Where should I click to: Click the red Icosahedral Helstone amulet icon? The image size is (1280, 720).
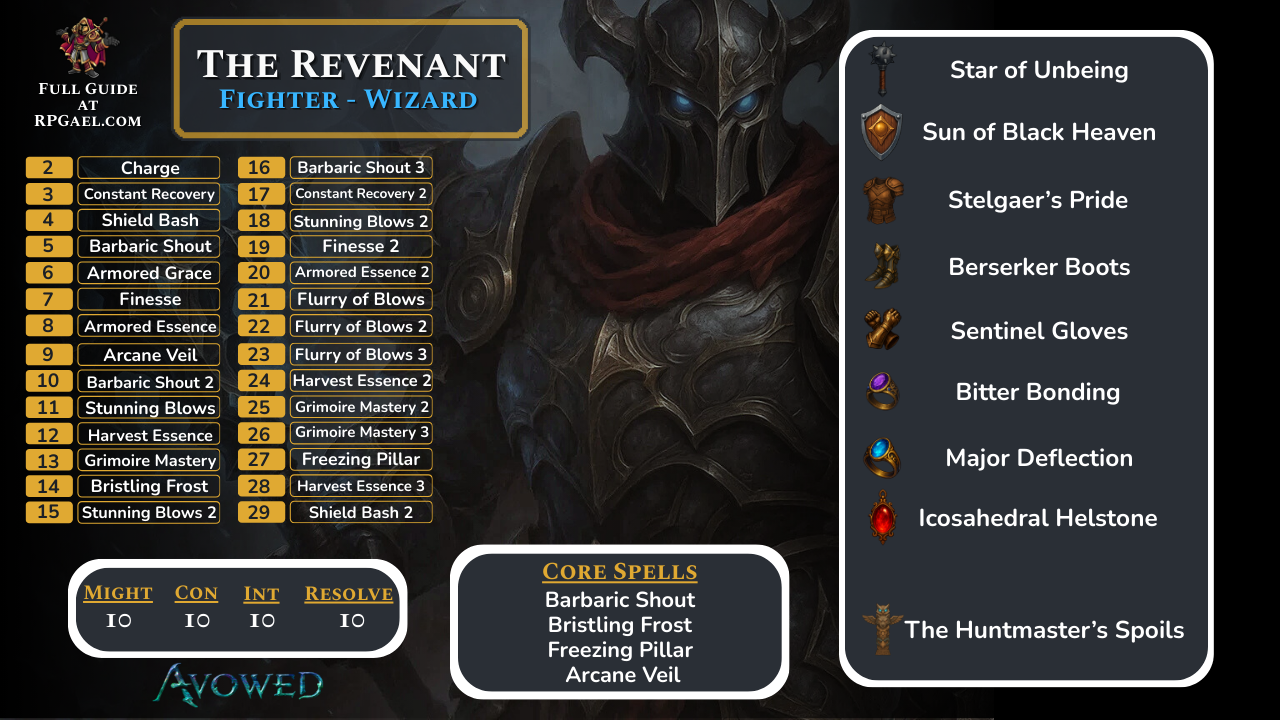(881, 517)
